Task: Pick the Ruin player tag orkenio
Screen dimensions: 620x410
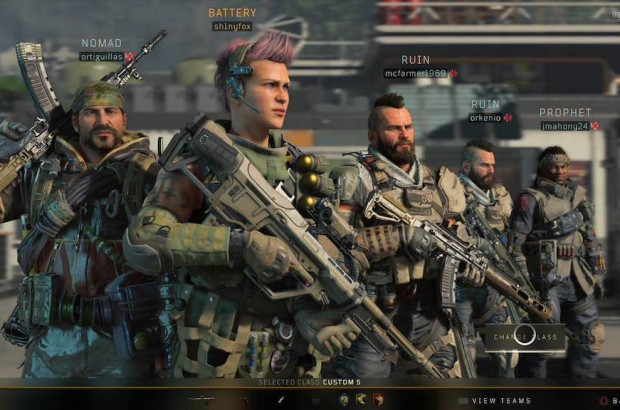Action: (485, 117)
